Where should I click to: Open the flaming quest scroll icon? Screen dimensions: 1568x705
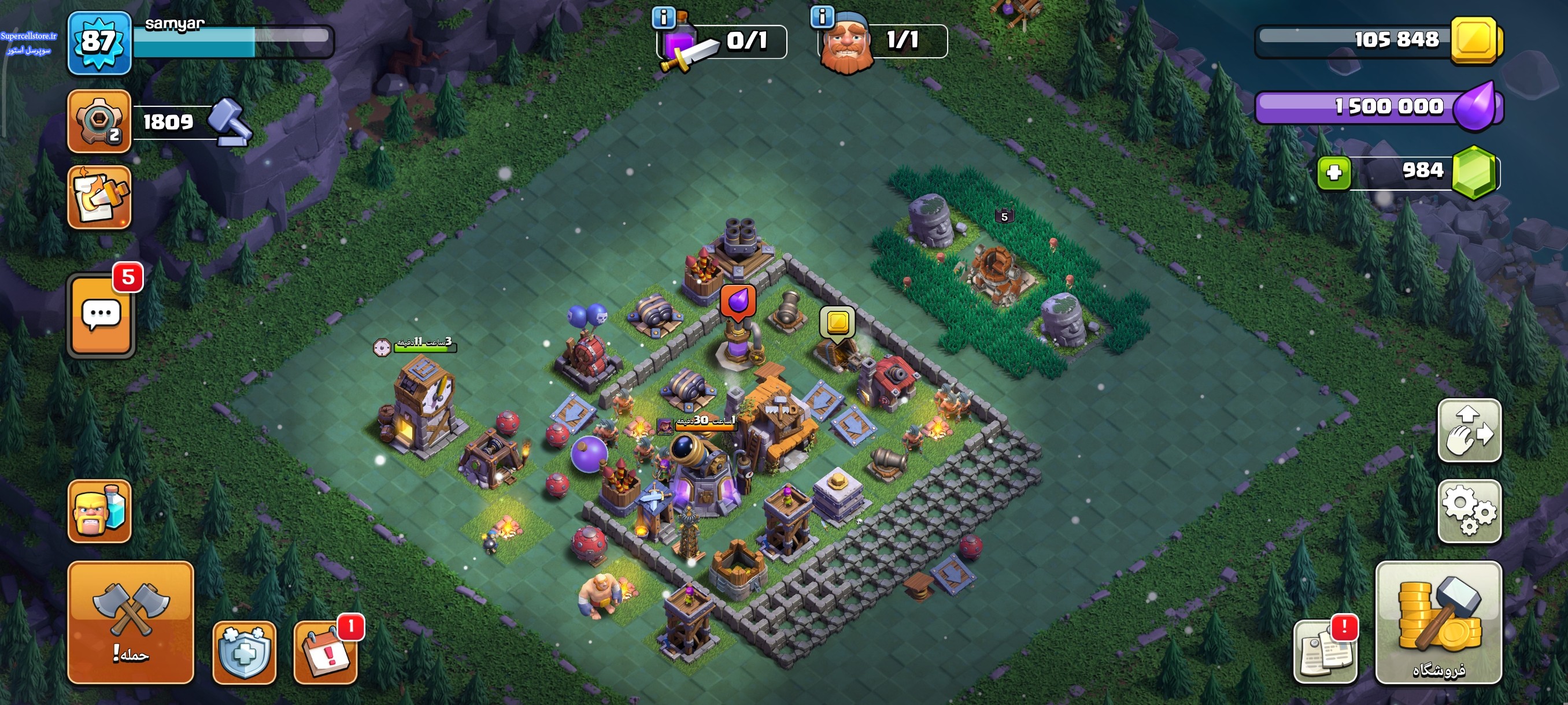99,197
